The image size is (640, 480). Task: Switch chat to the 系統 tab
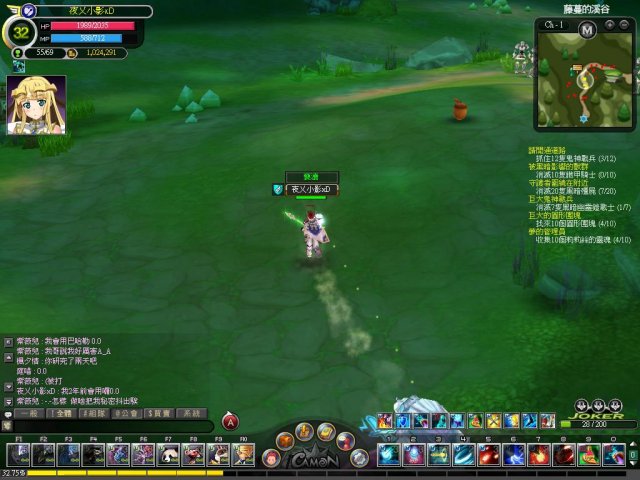click(189, 413)
